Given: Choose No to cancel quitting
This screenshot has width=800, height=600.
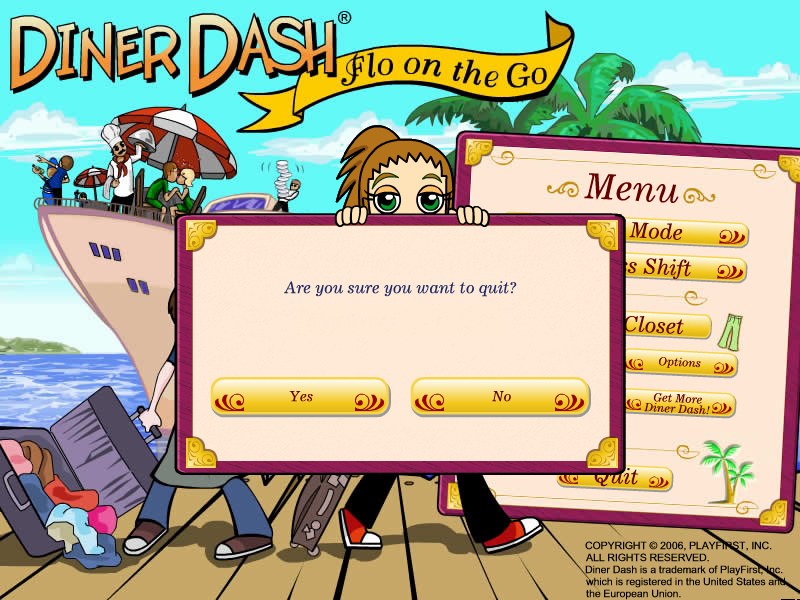Looking at the screenshot, I should pos(501,397).
